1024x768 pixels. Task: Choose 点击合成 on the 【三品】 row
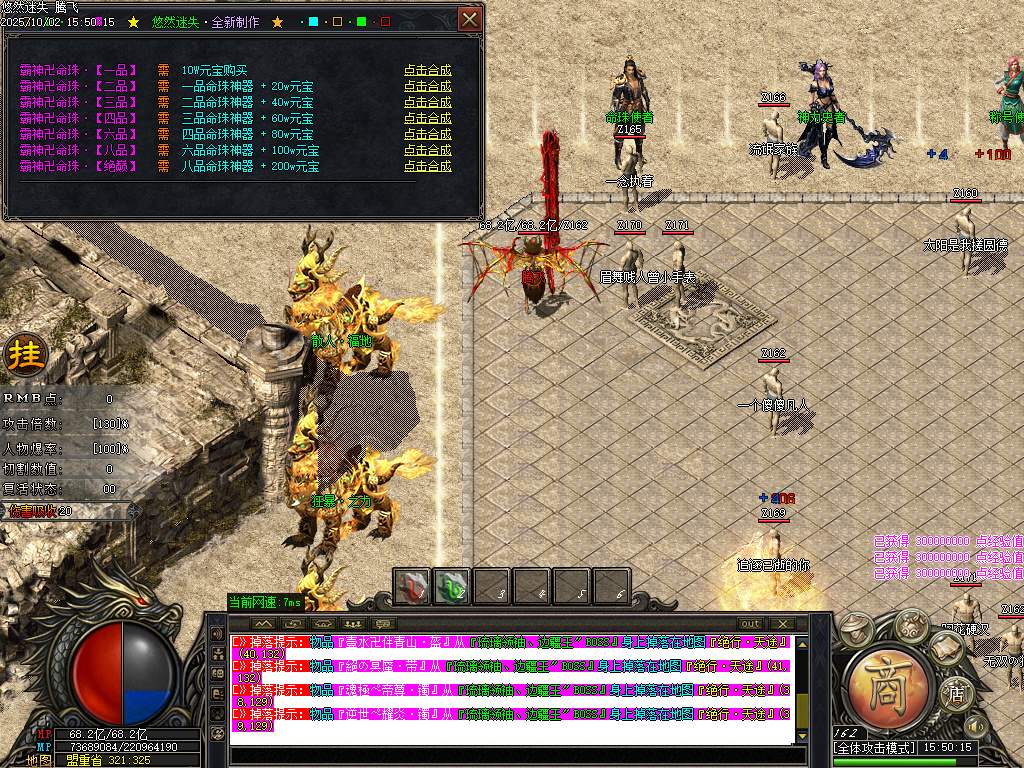(x=427, y=102)
